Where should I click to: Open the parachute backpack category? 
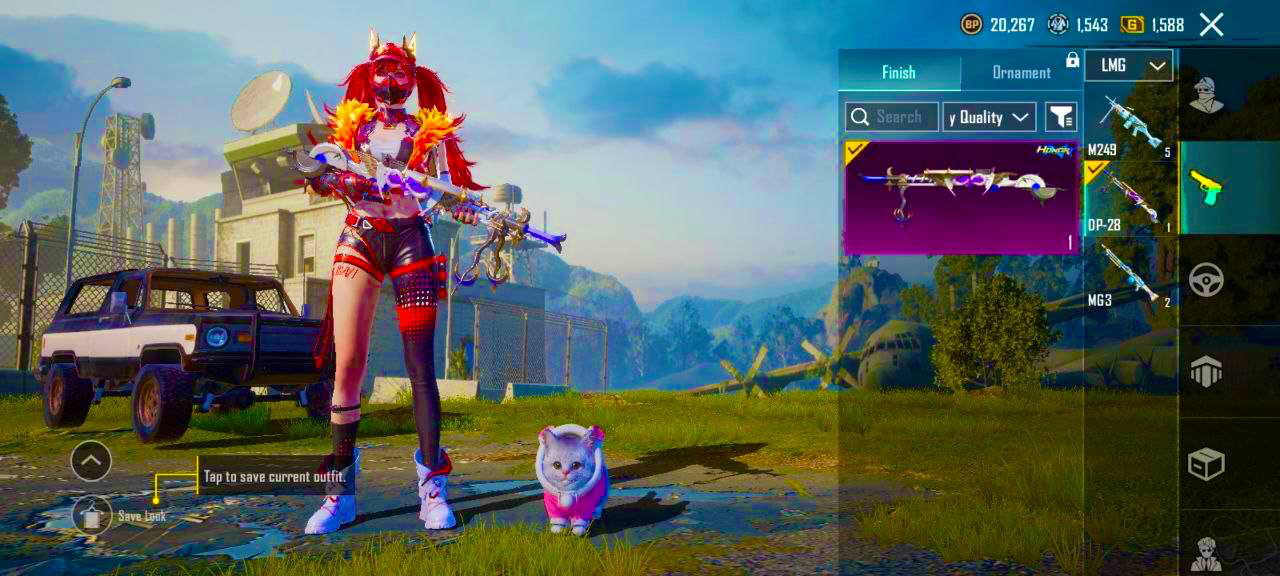coord(1206,372)
